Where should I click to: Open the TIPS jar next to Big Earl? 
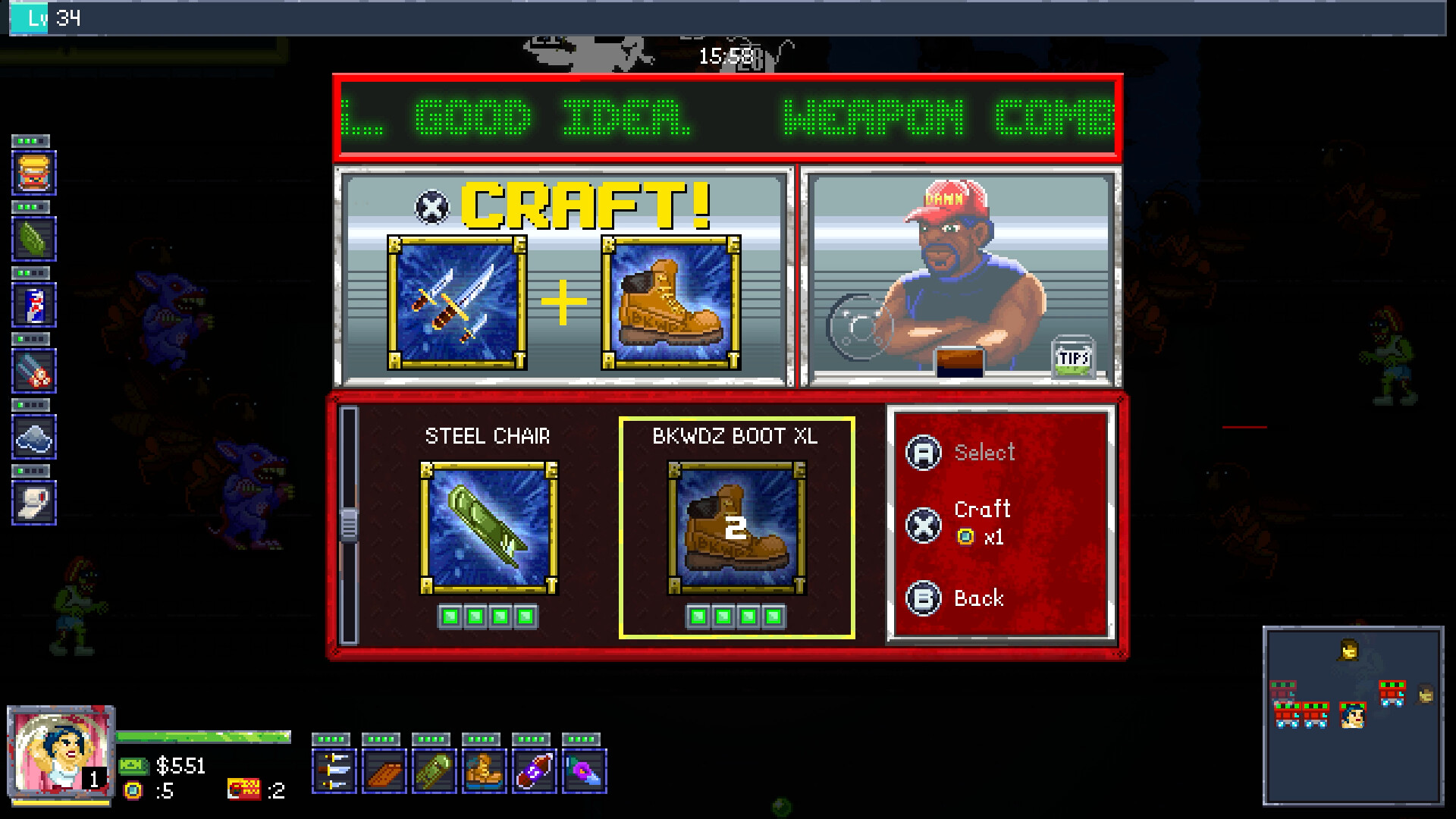coord(1072,357)
